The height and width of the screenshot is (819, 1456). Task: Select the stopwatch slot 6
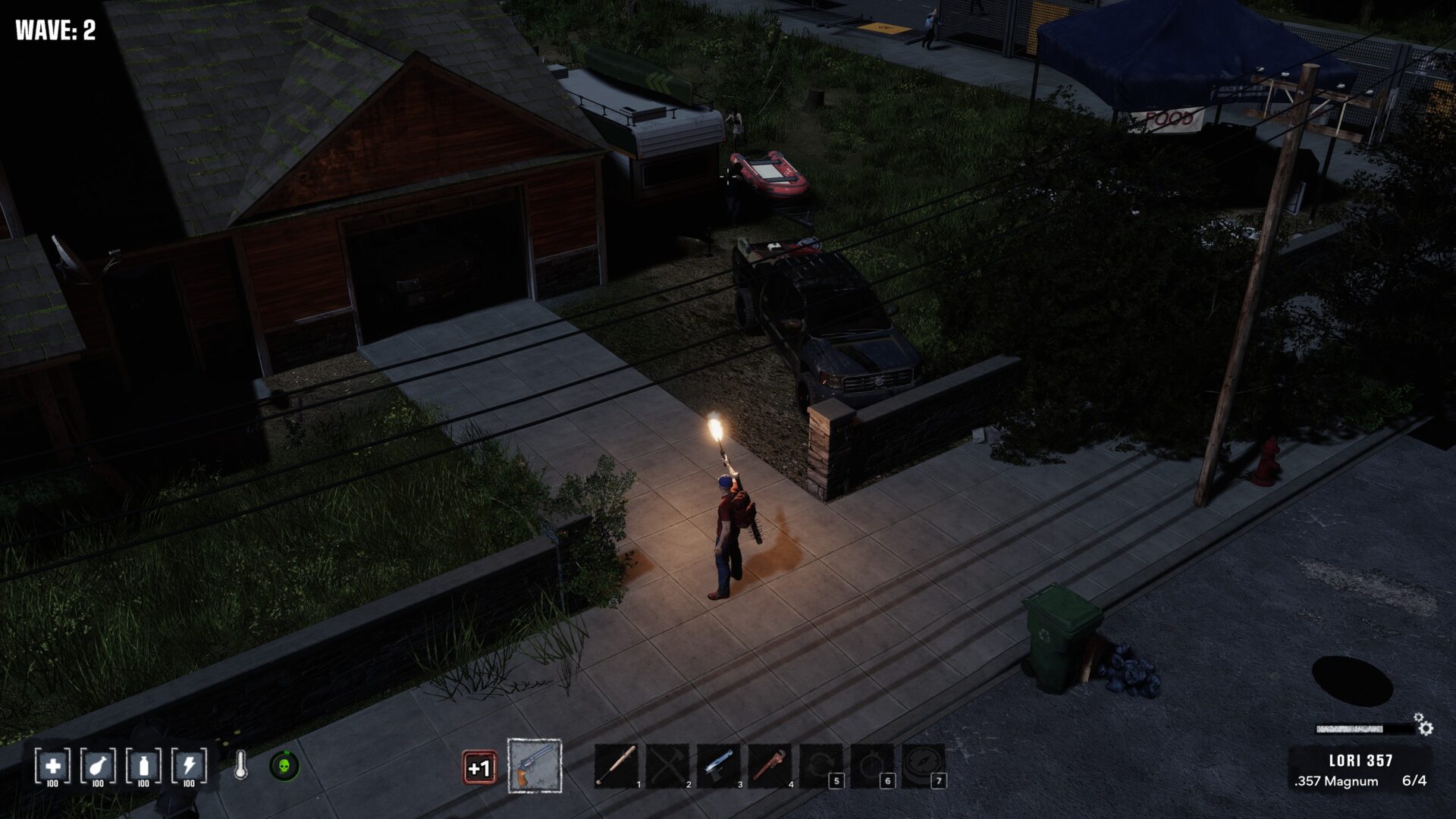coord(872,766)
